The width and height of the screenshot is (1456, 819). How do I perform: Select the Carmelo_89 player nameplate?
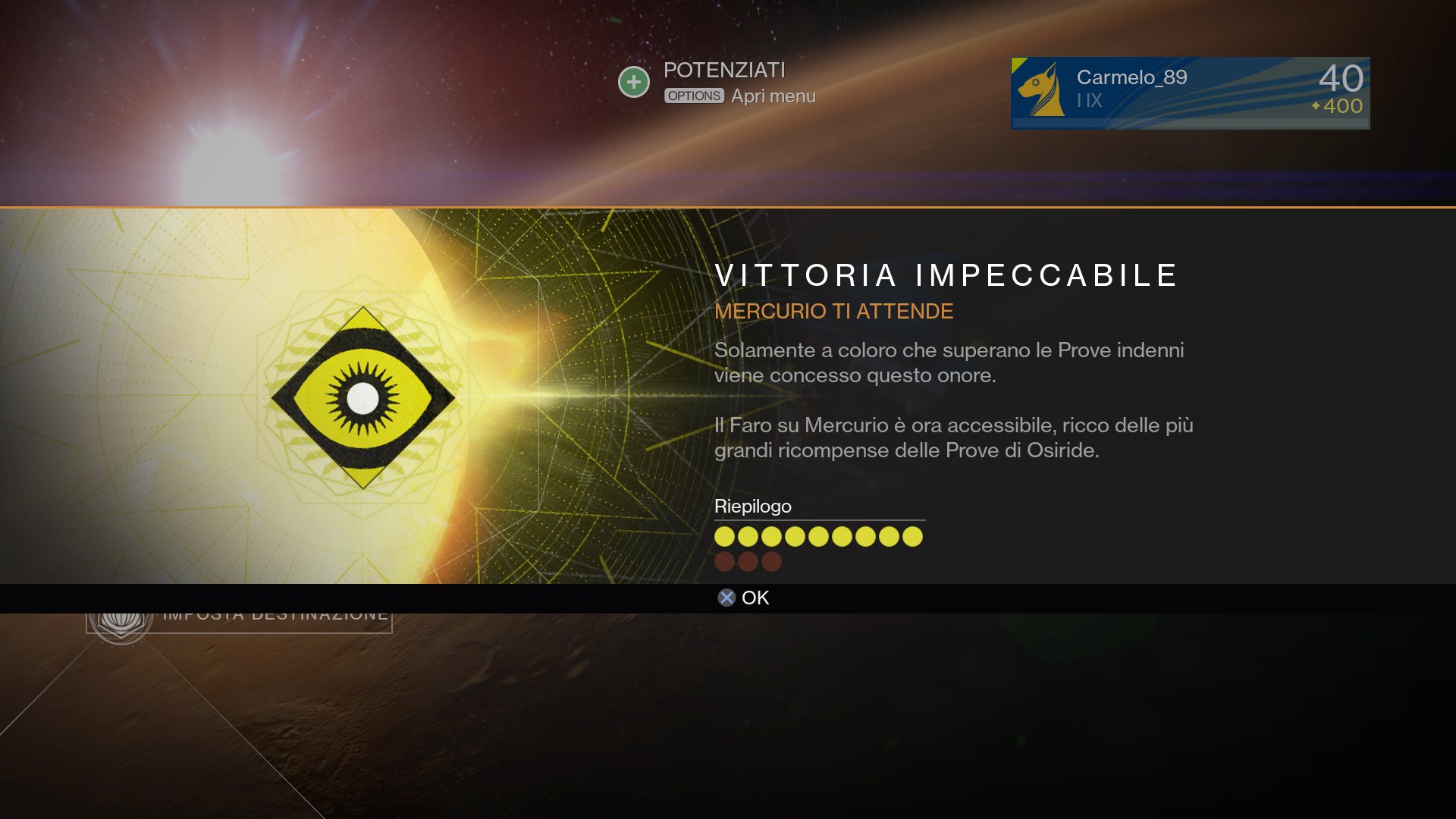click(x=1189, y=93)
